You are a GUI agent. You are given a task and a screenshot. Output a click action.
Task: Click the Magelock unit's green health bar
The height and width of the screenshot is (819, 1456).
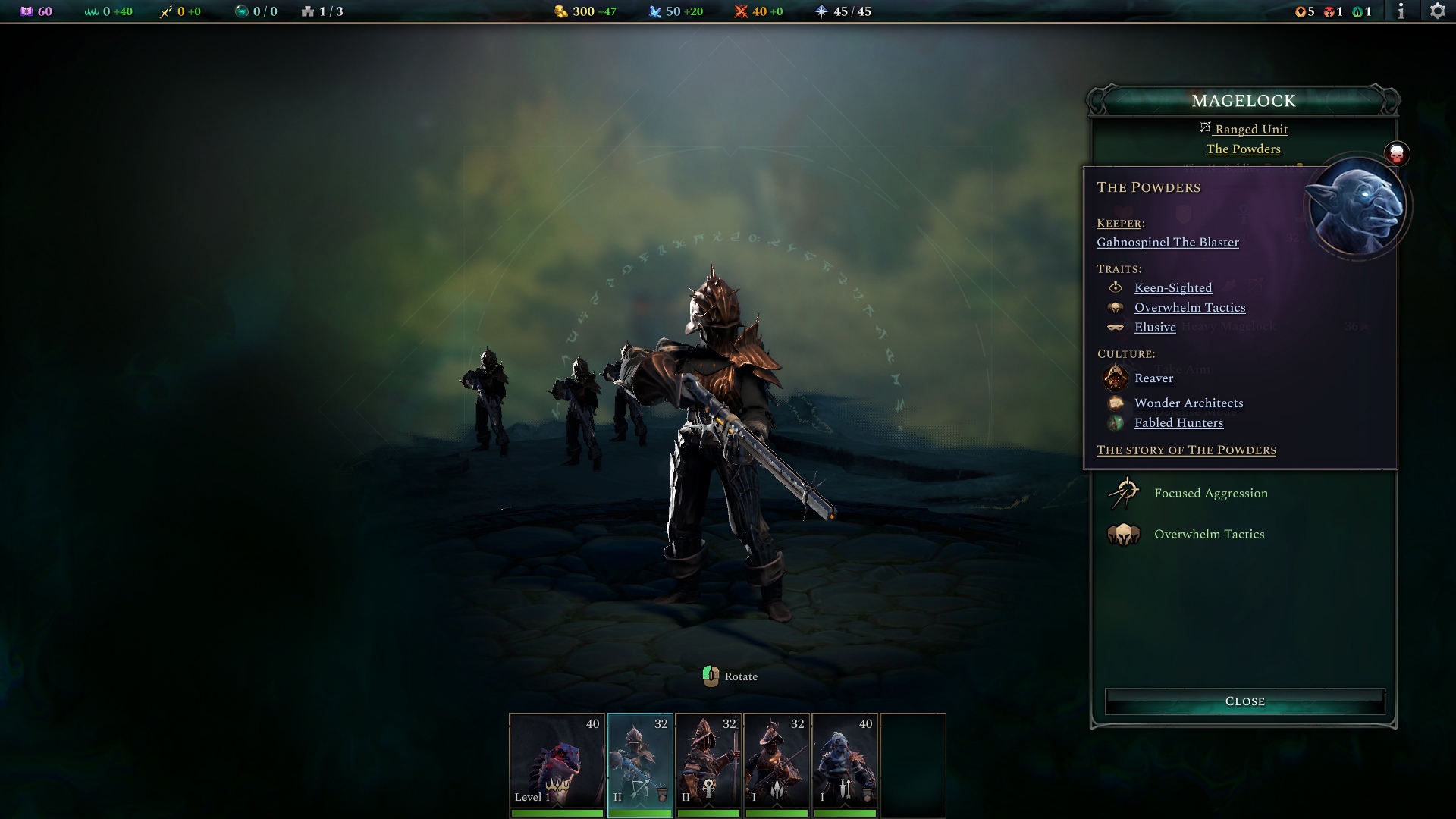coord(641,812)
